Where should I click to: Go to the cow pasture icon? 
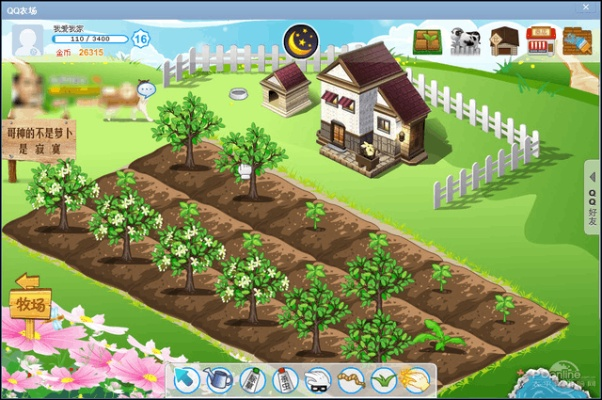click(465, 41)
